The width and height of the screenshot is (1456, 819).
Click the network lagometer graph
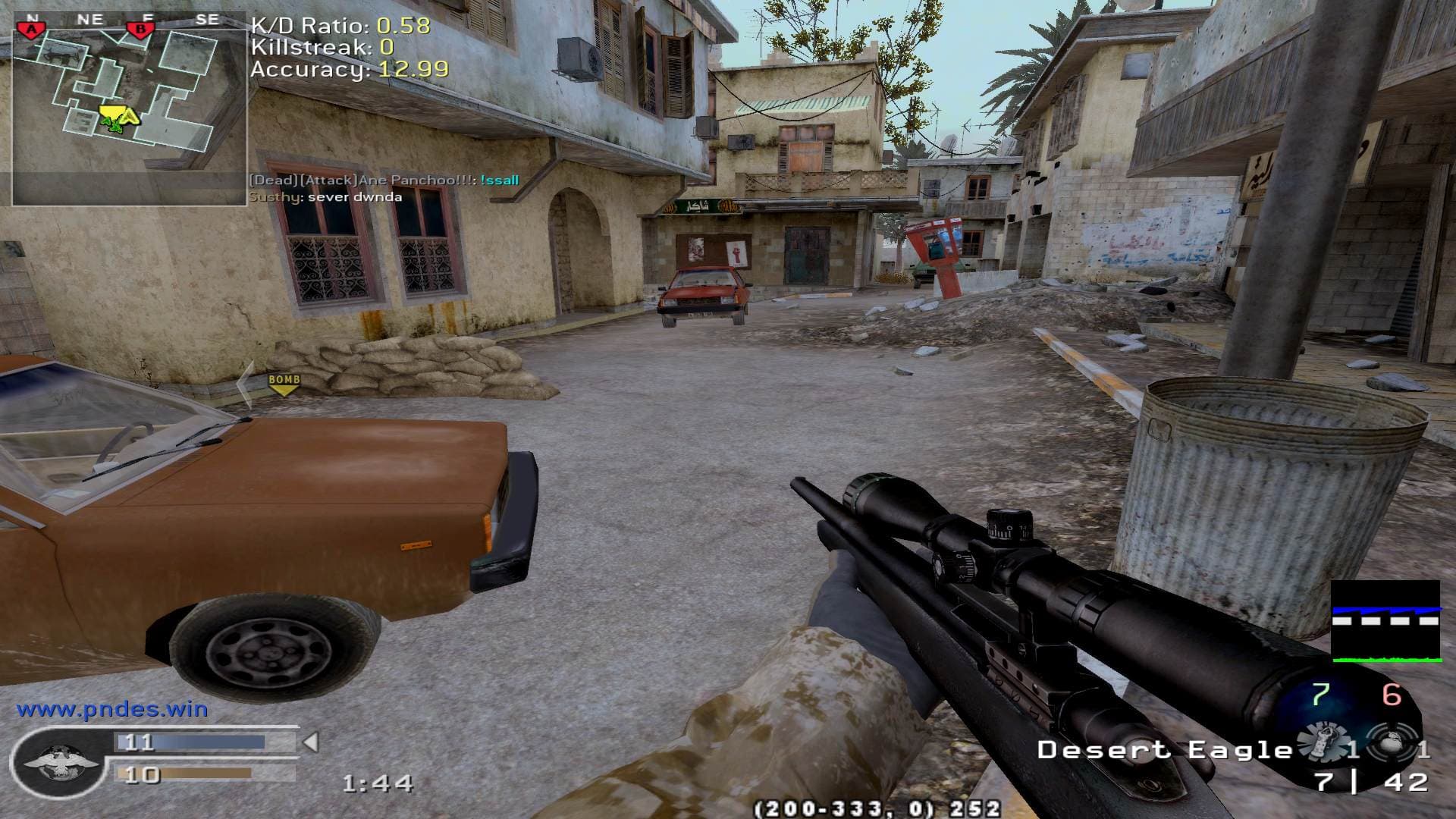[x=1385, y=621]
